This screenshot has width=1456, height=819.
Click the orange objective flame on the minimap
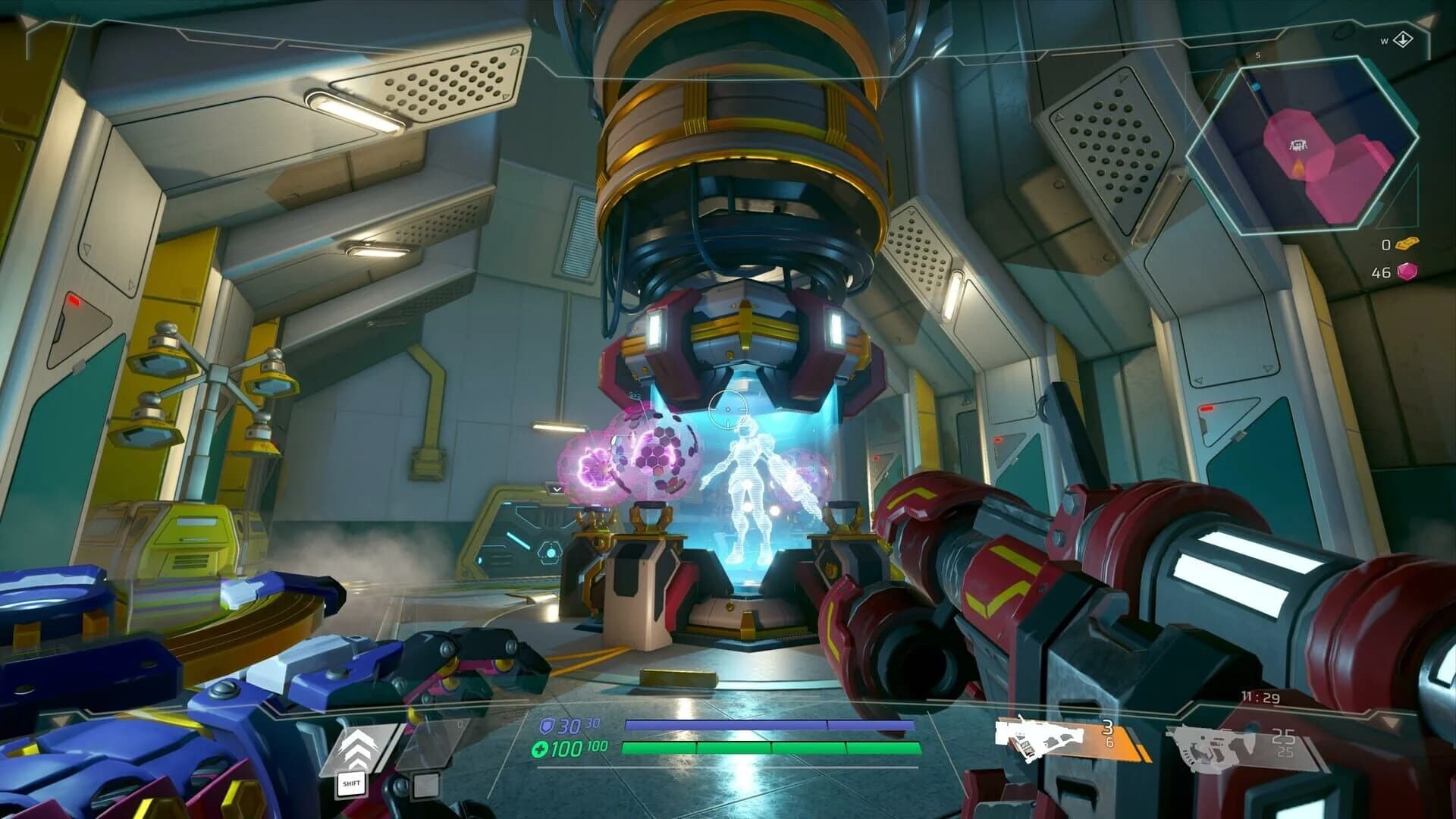point(1298,166)
